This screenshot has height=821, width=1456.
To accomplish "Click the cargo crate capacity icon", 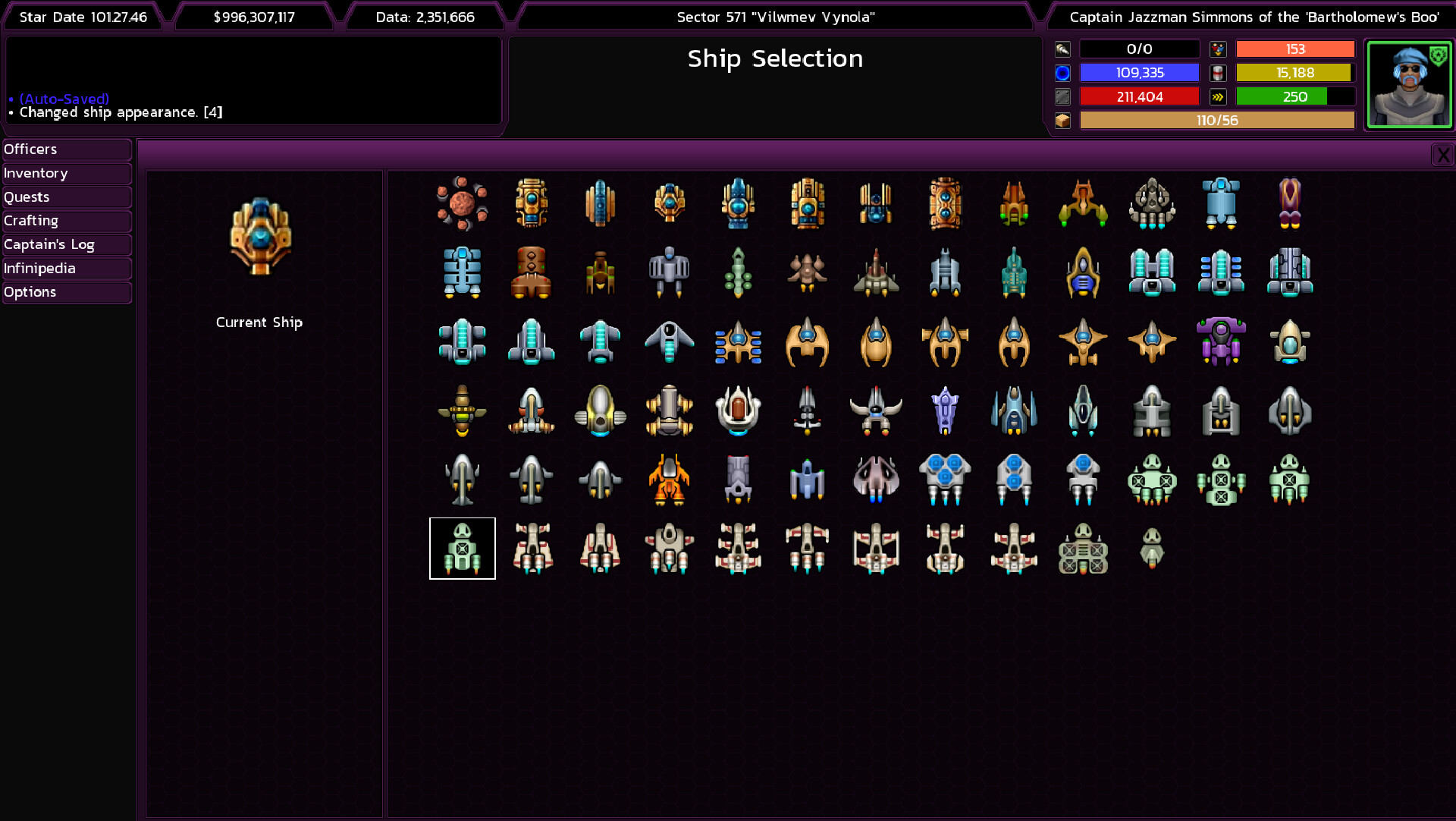I will [1062, 120].
